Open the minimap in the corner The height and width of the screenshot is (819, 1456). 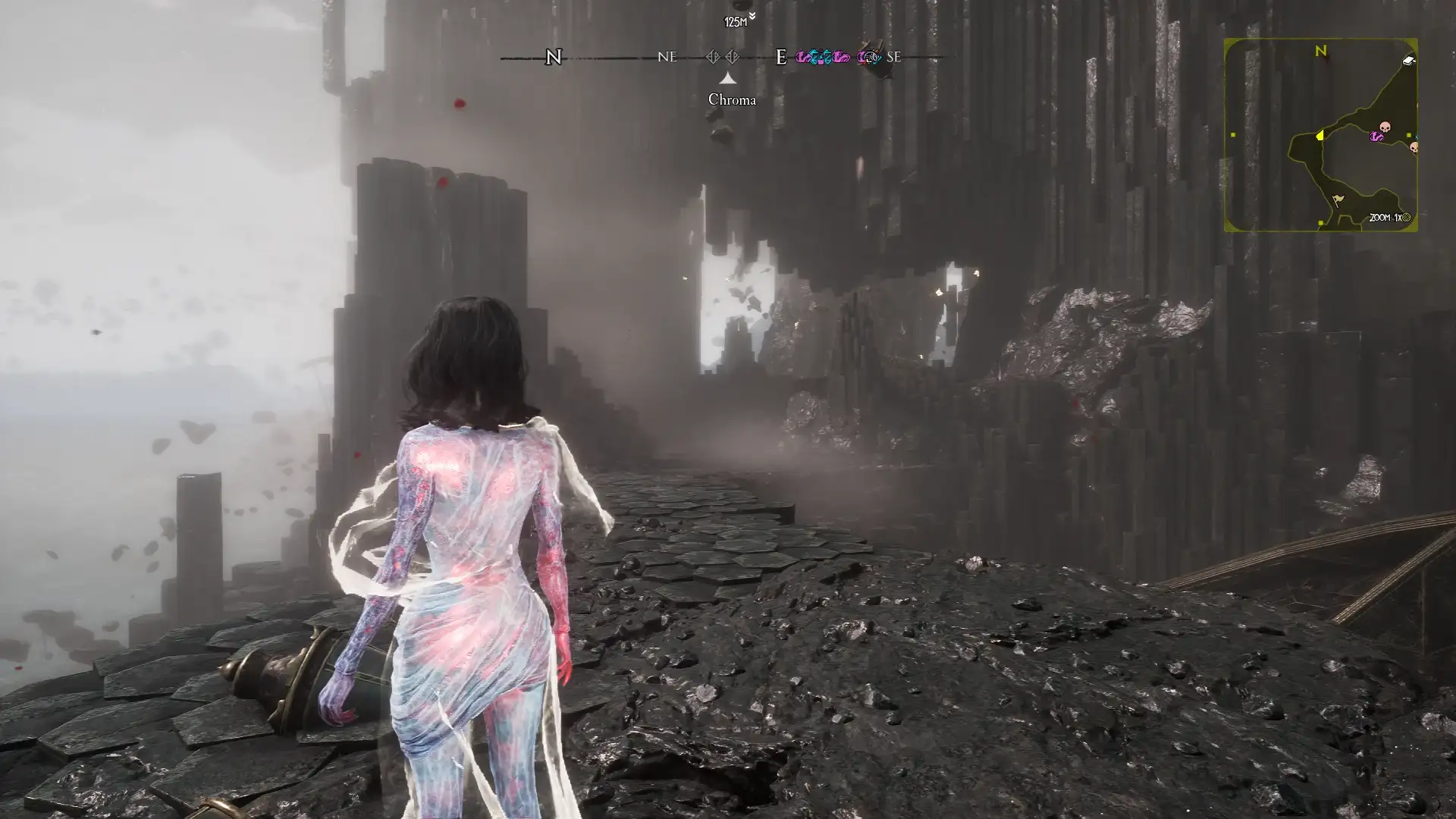[1320, 135]
